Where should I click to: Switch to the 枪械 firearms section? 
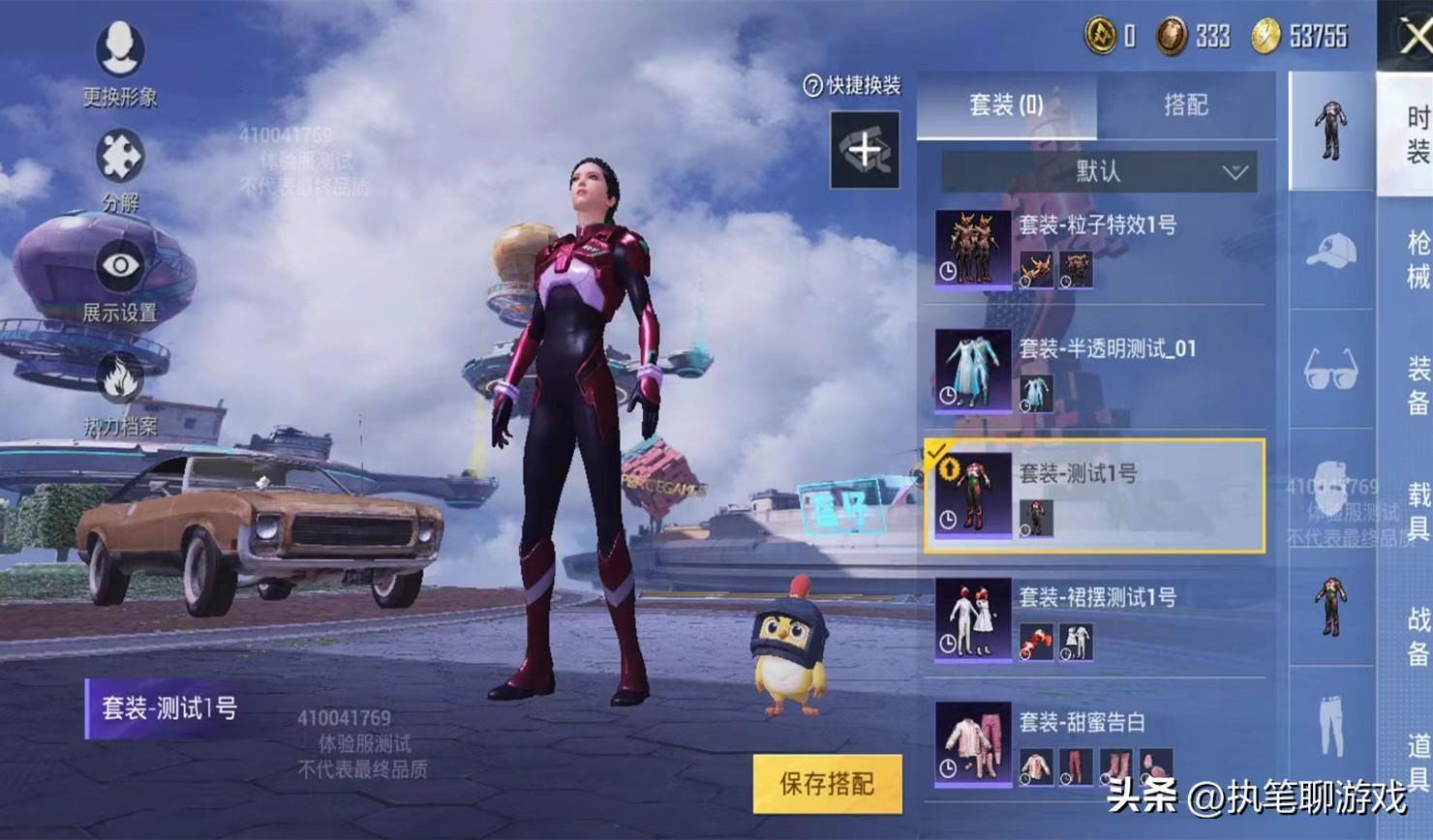point(1417,259)
